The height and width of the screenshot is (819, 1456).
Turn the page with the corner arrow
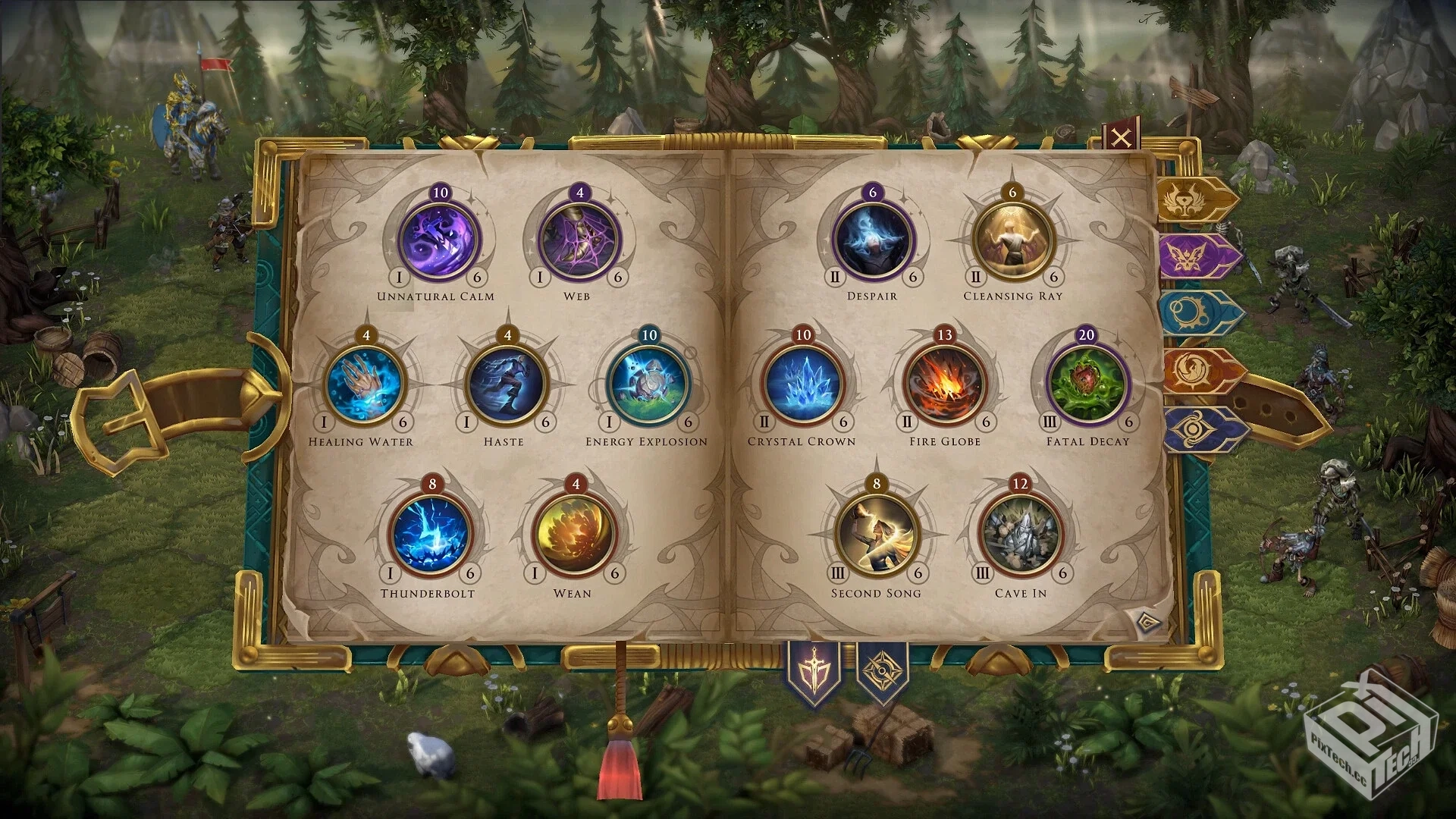point(1149,623)
